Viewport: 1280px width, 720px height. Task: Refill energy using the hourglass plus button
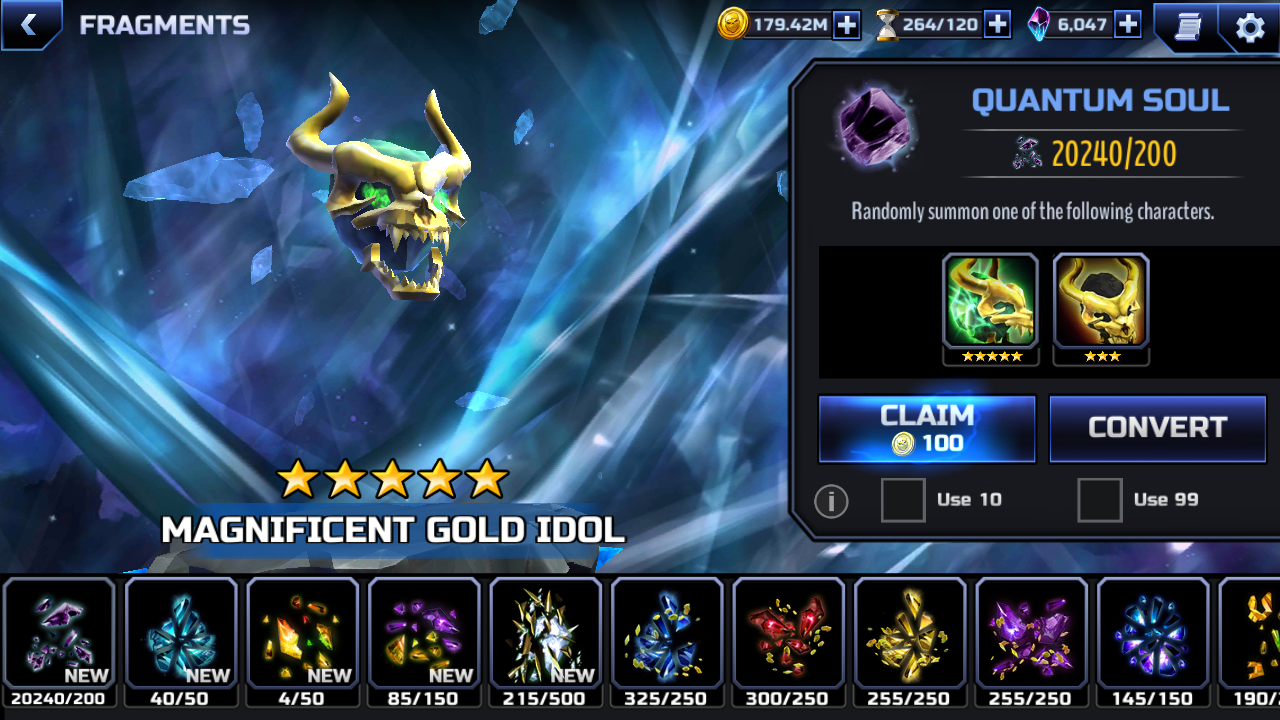tap(997, 25)
